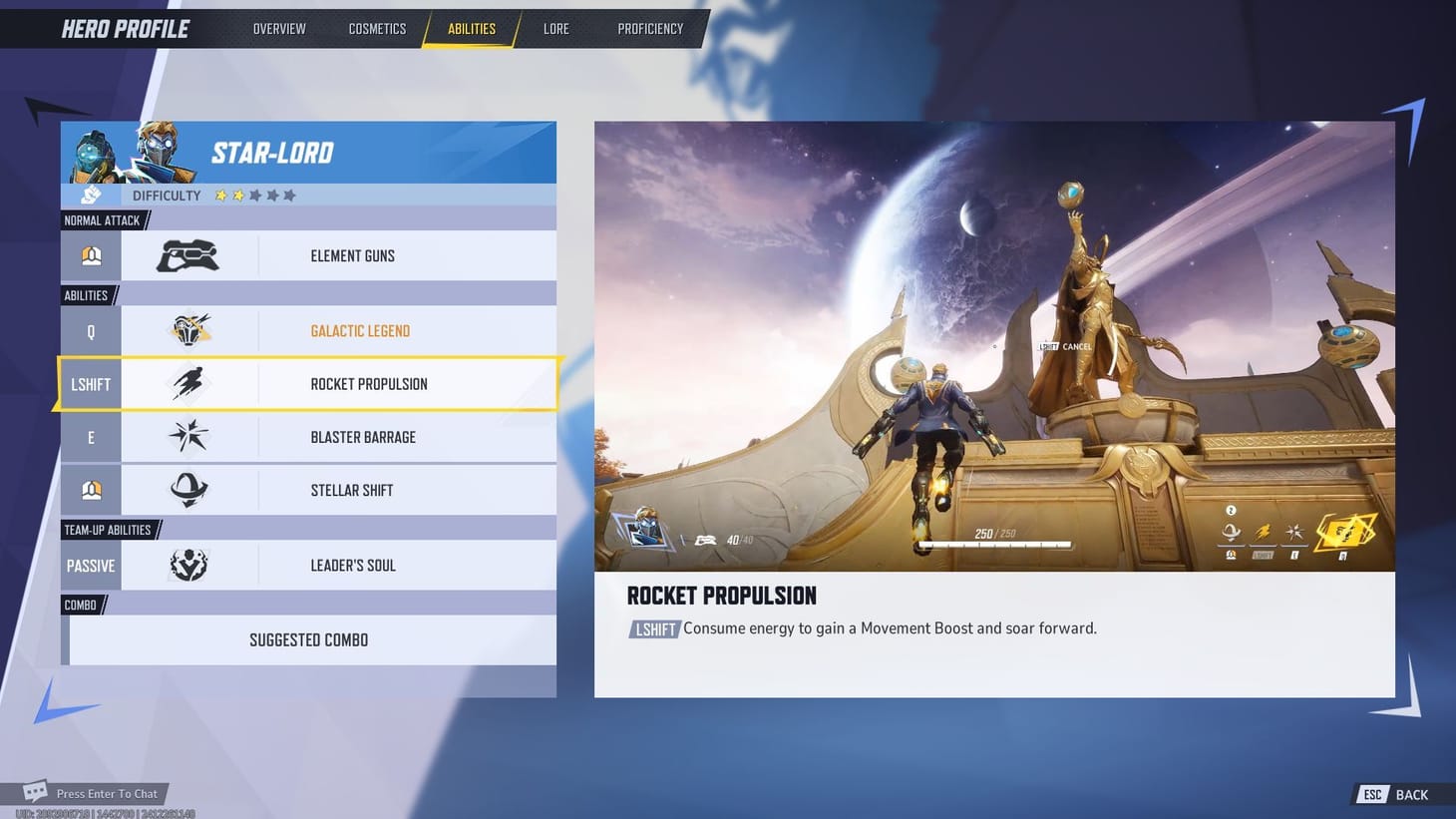Switch to the Overview tab

(279, 28)
